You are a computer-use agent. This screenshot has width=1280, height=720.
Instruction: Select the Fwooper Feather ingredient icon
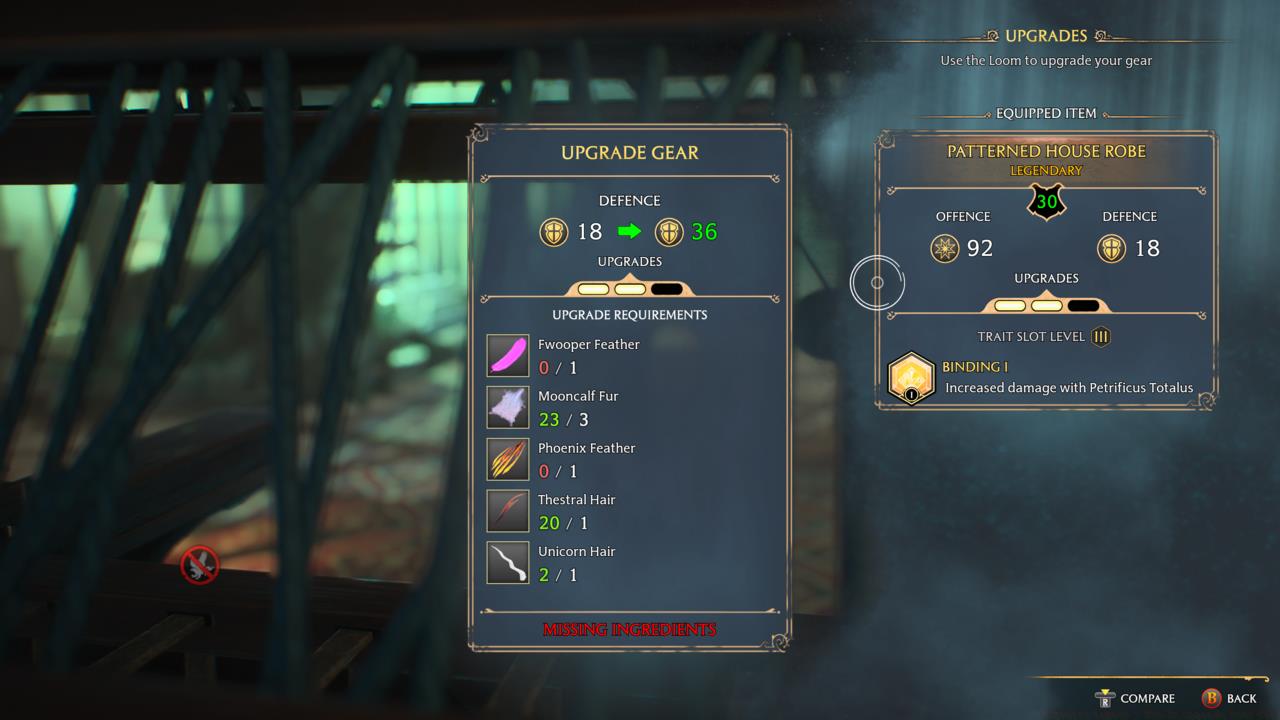coord(507,355)
